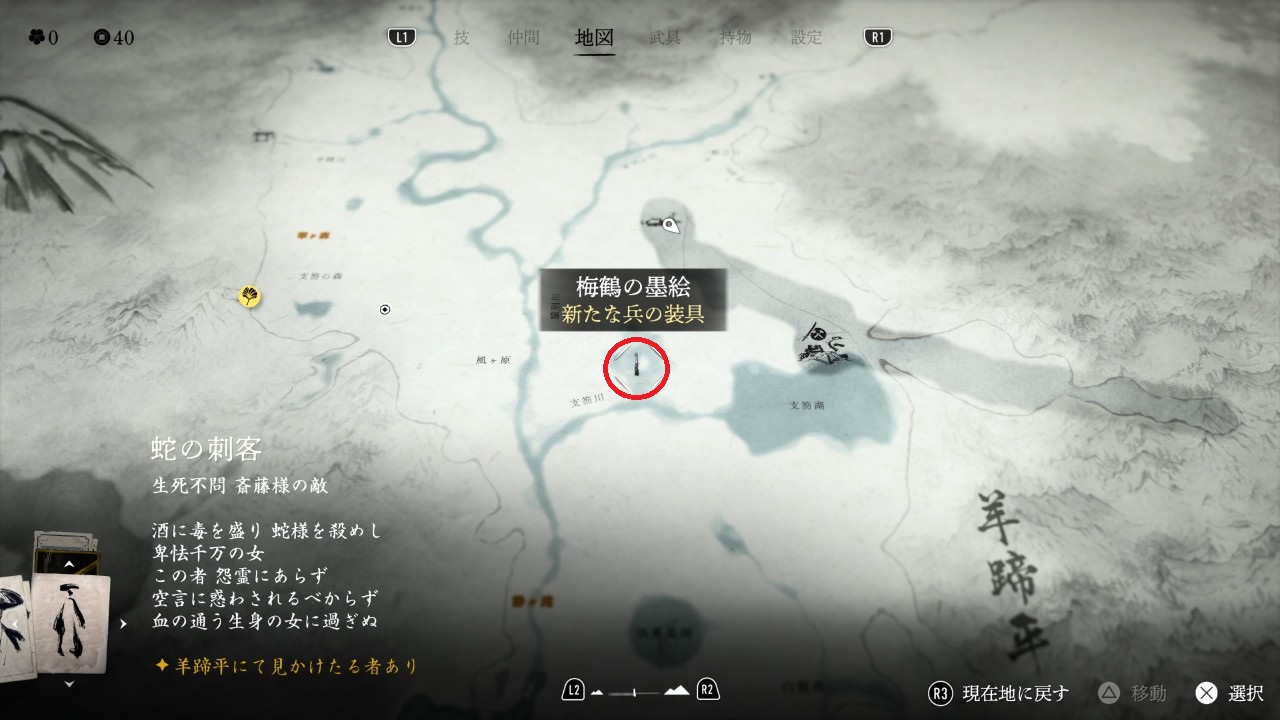Viewport: 1280px width, 720px height.
Task: Select the 羊蹄平にて見かけたる者あり clue
Action: [x=286, y=665]
